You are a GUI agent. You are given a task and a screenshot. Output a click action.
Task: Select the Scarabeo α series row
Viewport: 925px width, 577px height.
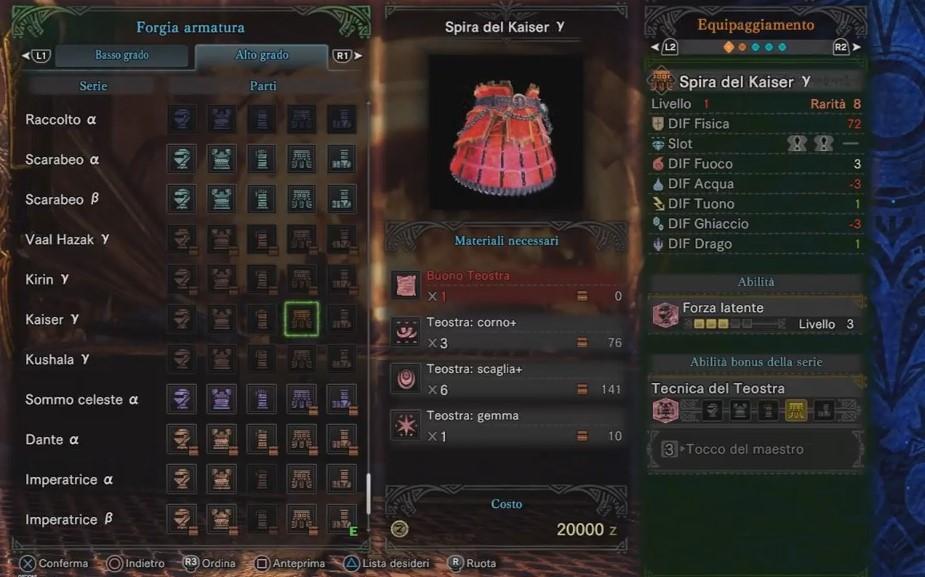tap(62, 160)
